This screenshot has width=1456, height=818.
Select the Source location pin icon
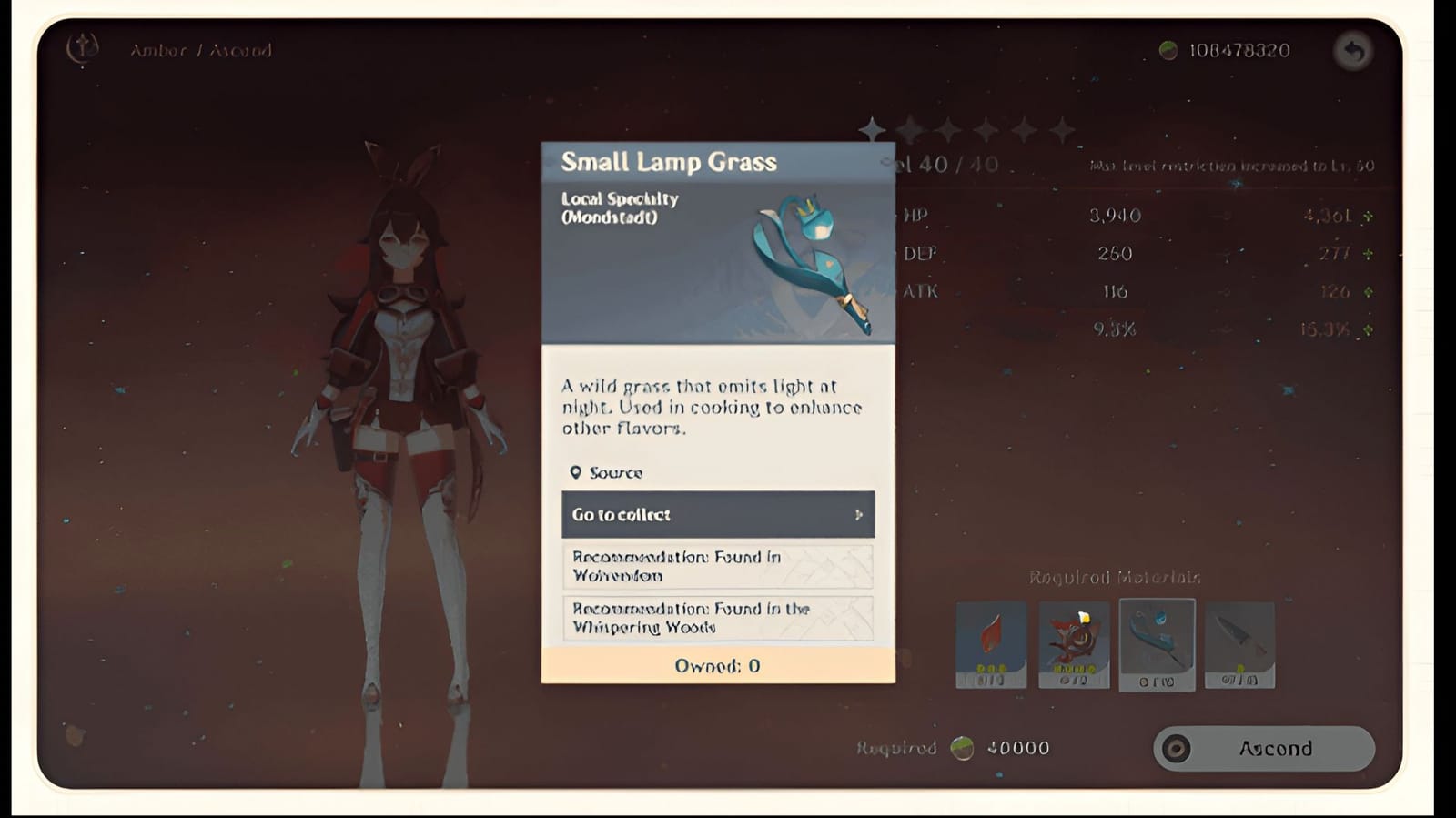(575, 472)
